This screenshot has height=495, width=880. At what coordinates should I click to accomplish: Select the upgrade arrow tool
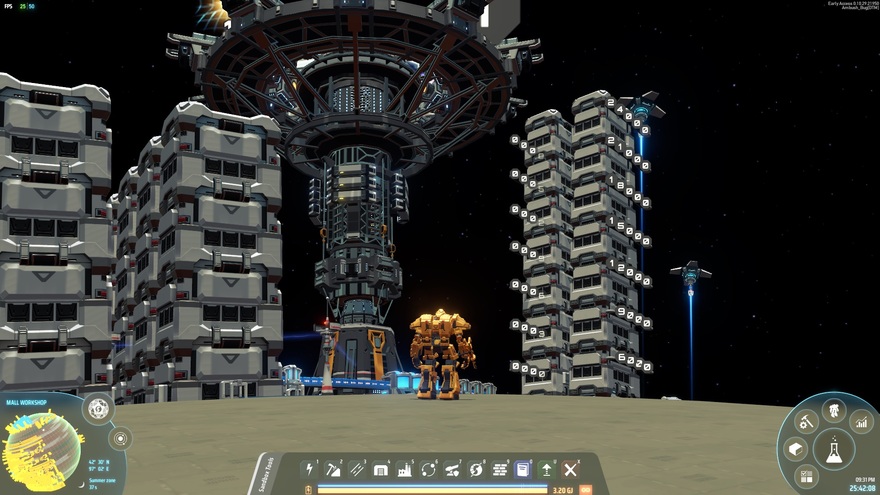tap(547, 469)
